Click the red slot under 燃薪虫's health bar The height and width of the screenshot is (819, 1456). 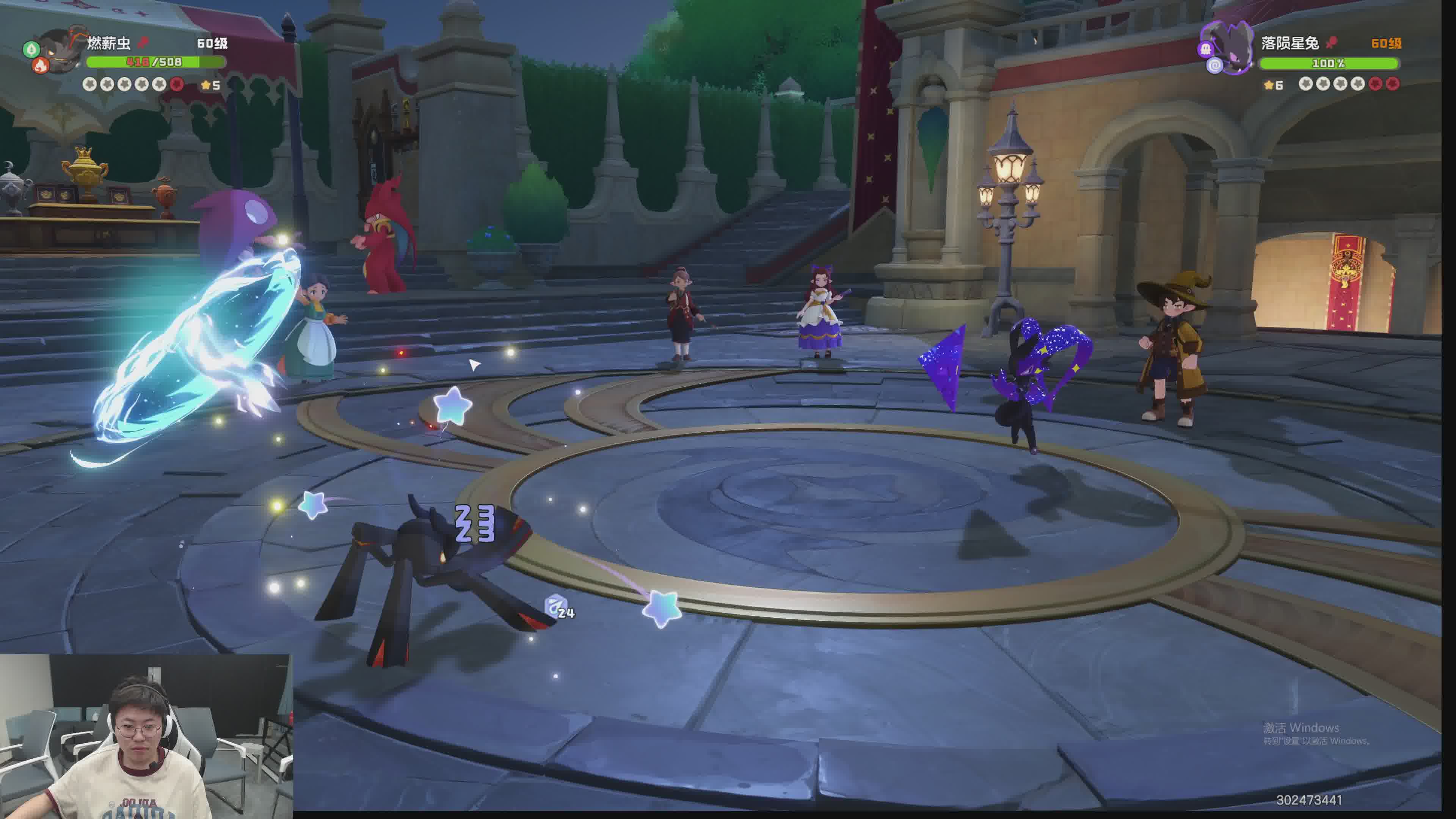[x=177, y=84]
